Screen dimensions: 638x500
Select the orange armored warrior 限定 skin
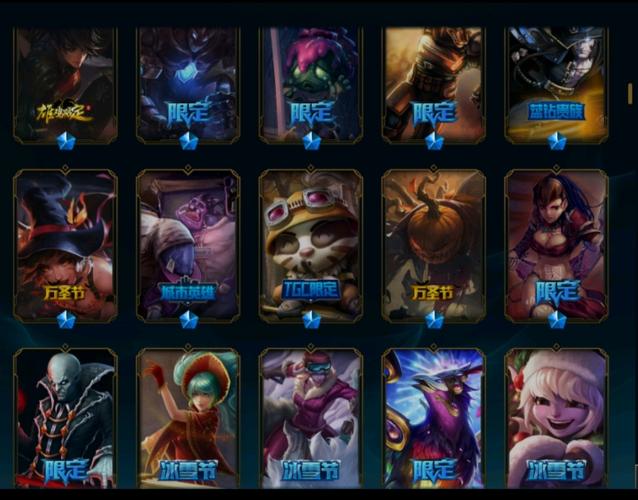point(433,82)
